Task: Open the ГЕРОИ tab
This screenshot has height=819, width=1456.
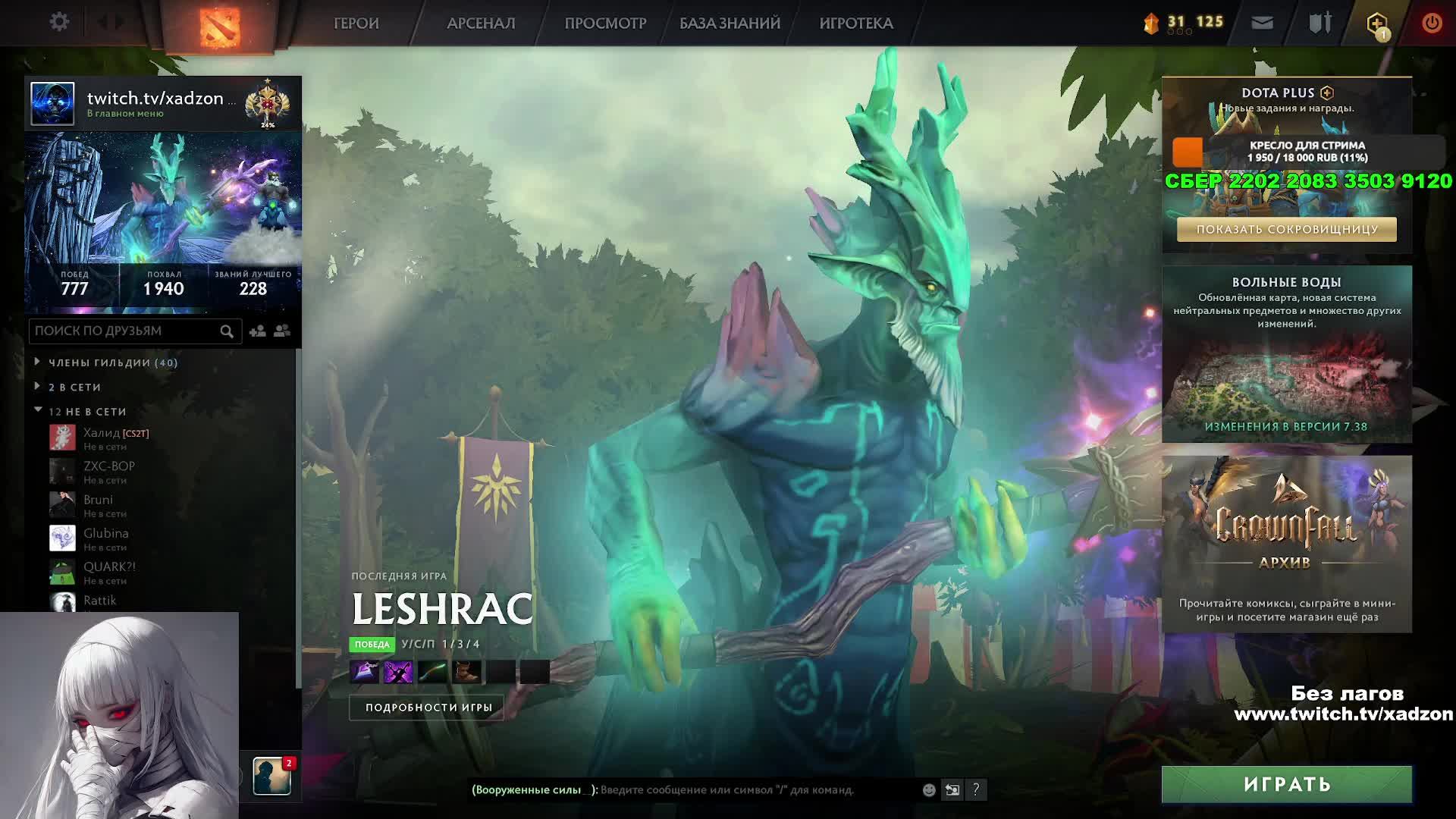Action: [356, 24]
